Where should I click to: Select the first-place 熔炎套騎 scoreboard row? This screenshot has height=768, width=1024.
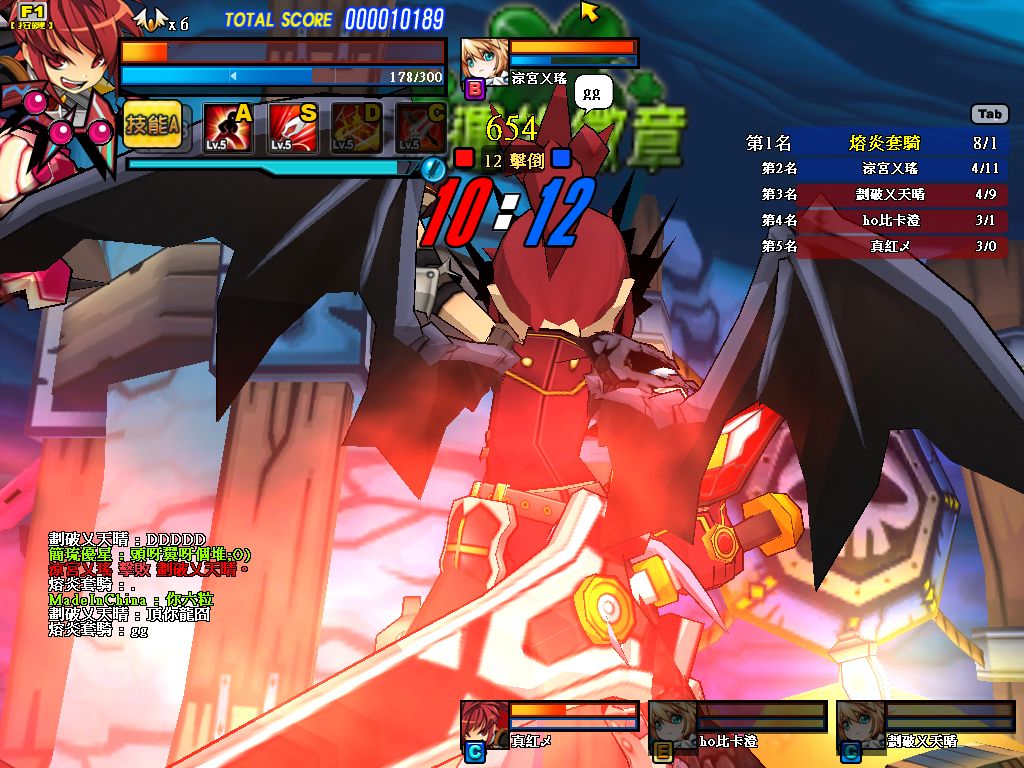pos(876,144)
